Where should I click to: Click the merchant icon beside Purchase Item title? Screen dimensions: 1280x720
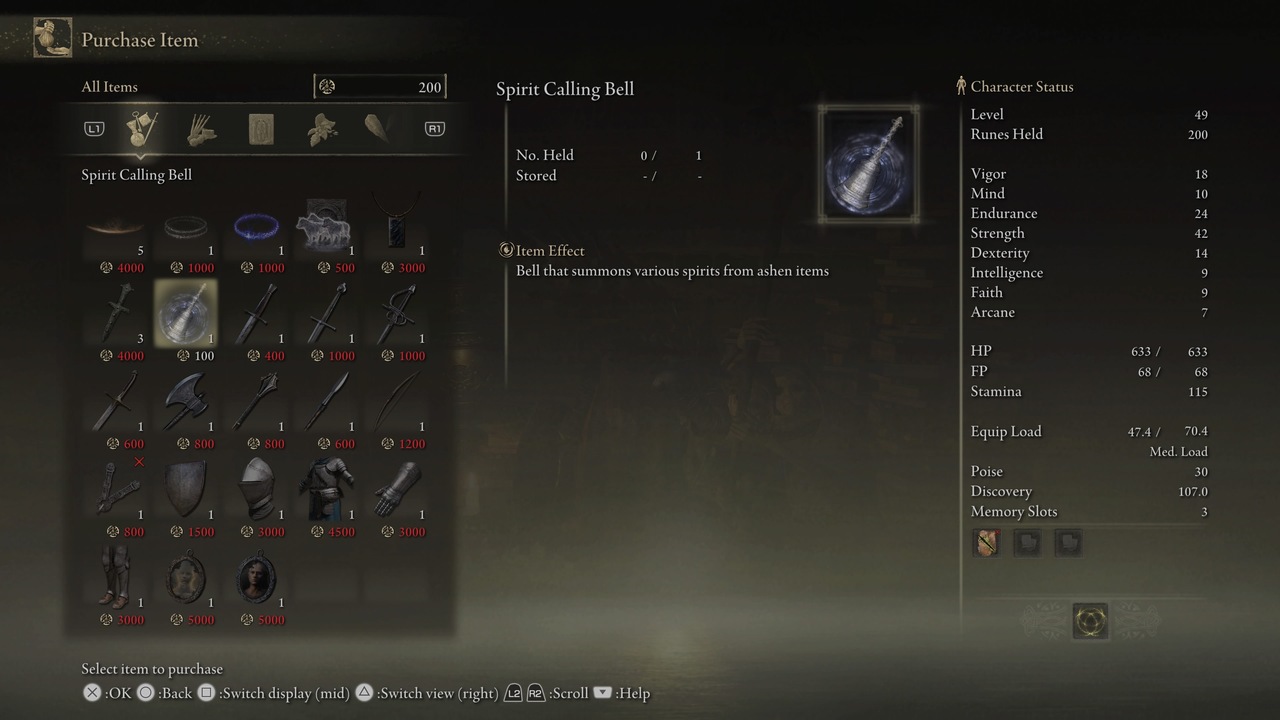(52, 37)
